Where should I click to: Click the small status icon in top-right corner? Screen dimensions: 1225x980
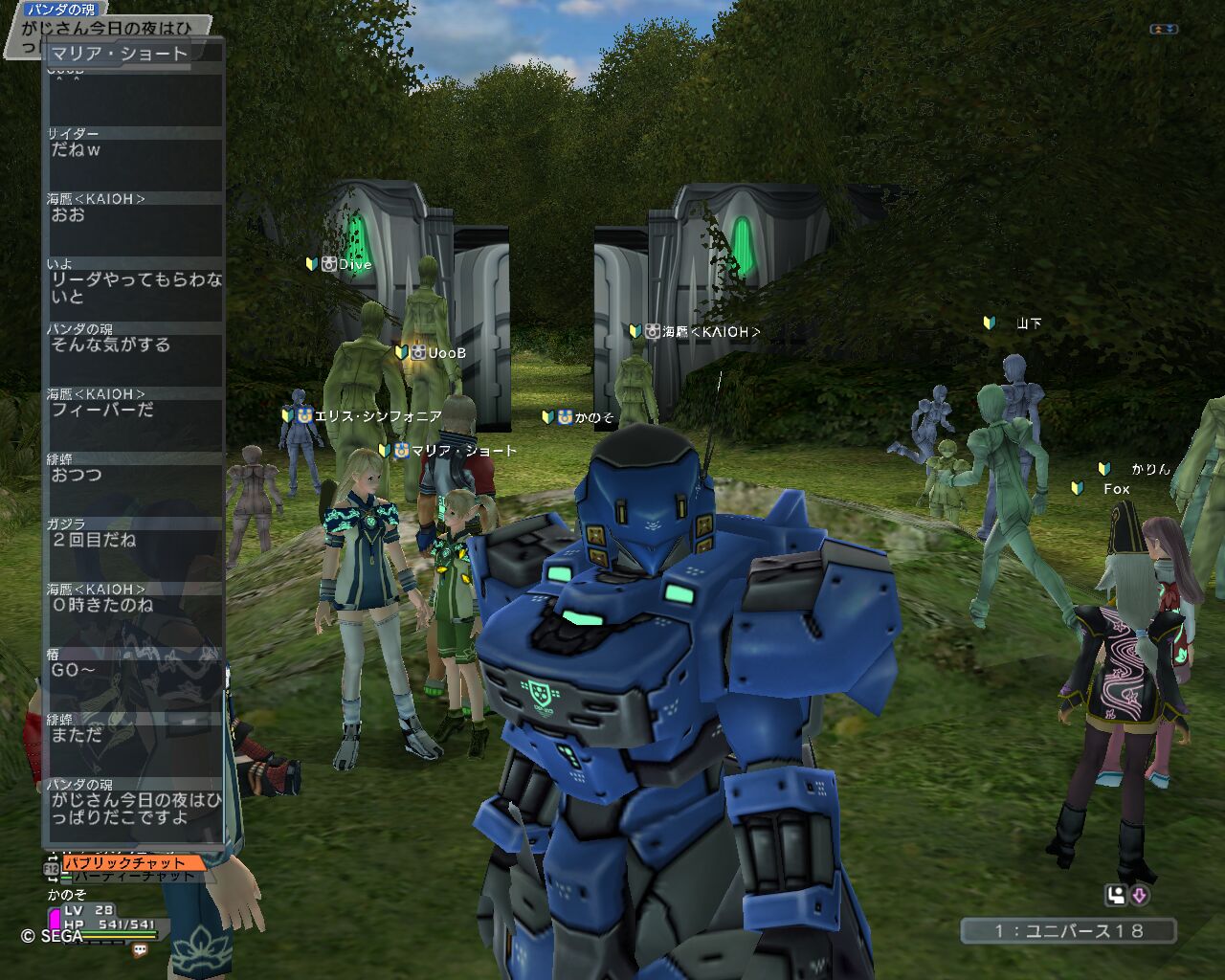(x=1163, y=30)
